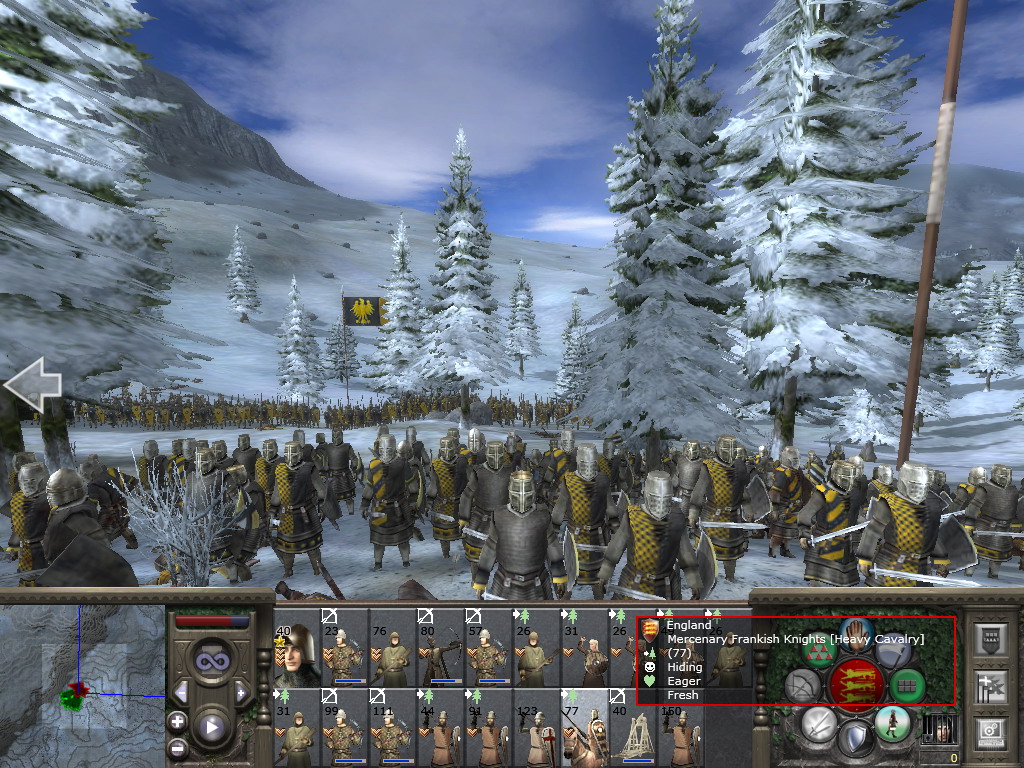Zoom out the minimap with minus button
Image resolution: width=1024 pixels, height=768 pixels.
(x=178, y=746)
